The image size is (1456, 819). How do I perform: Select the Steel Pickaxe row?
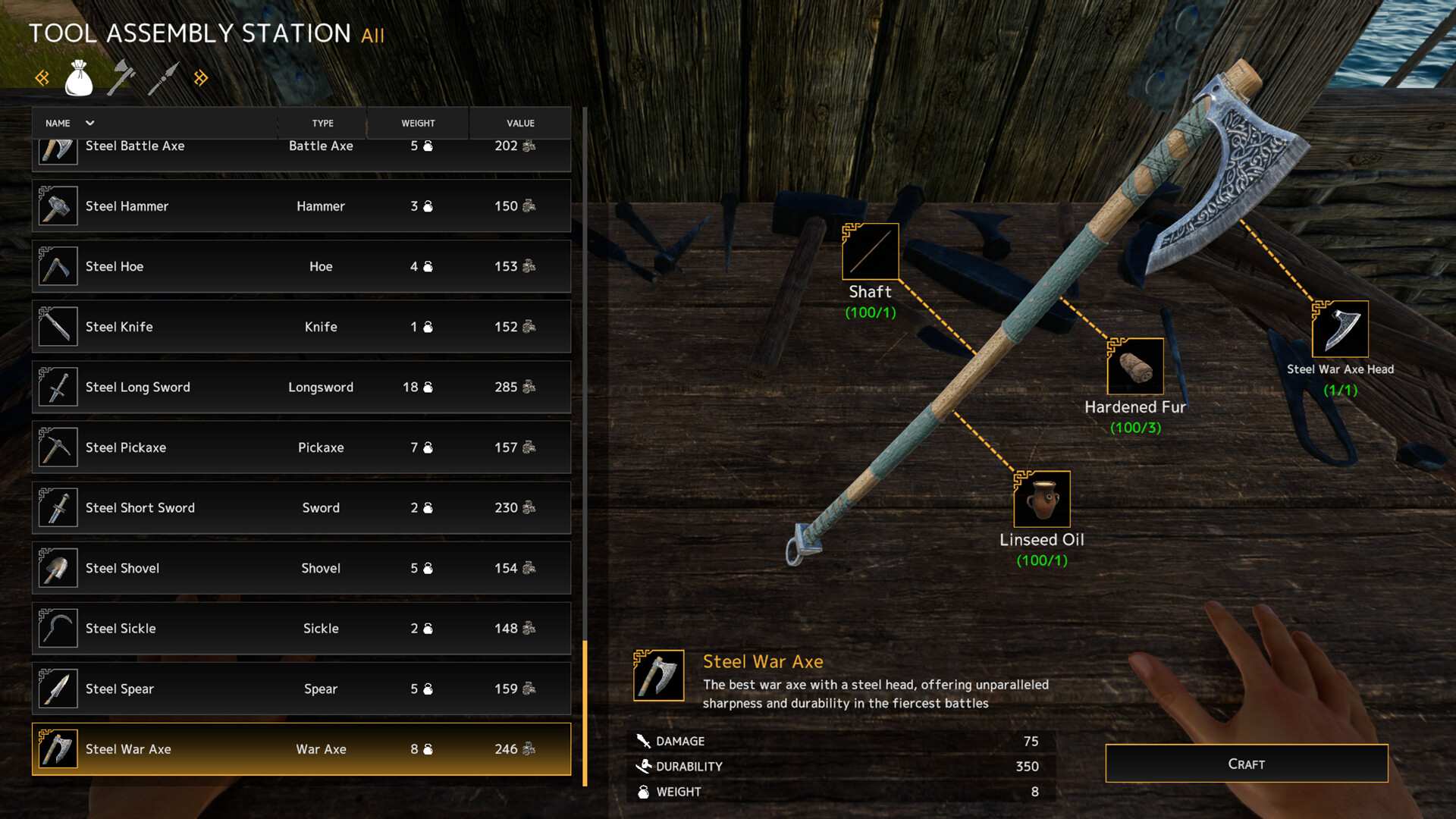tap(301, 447)
